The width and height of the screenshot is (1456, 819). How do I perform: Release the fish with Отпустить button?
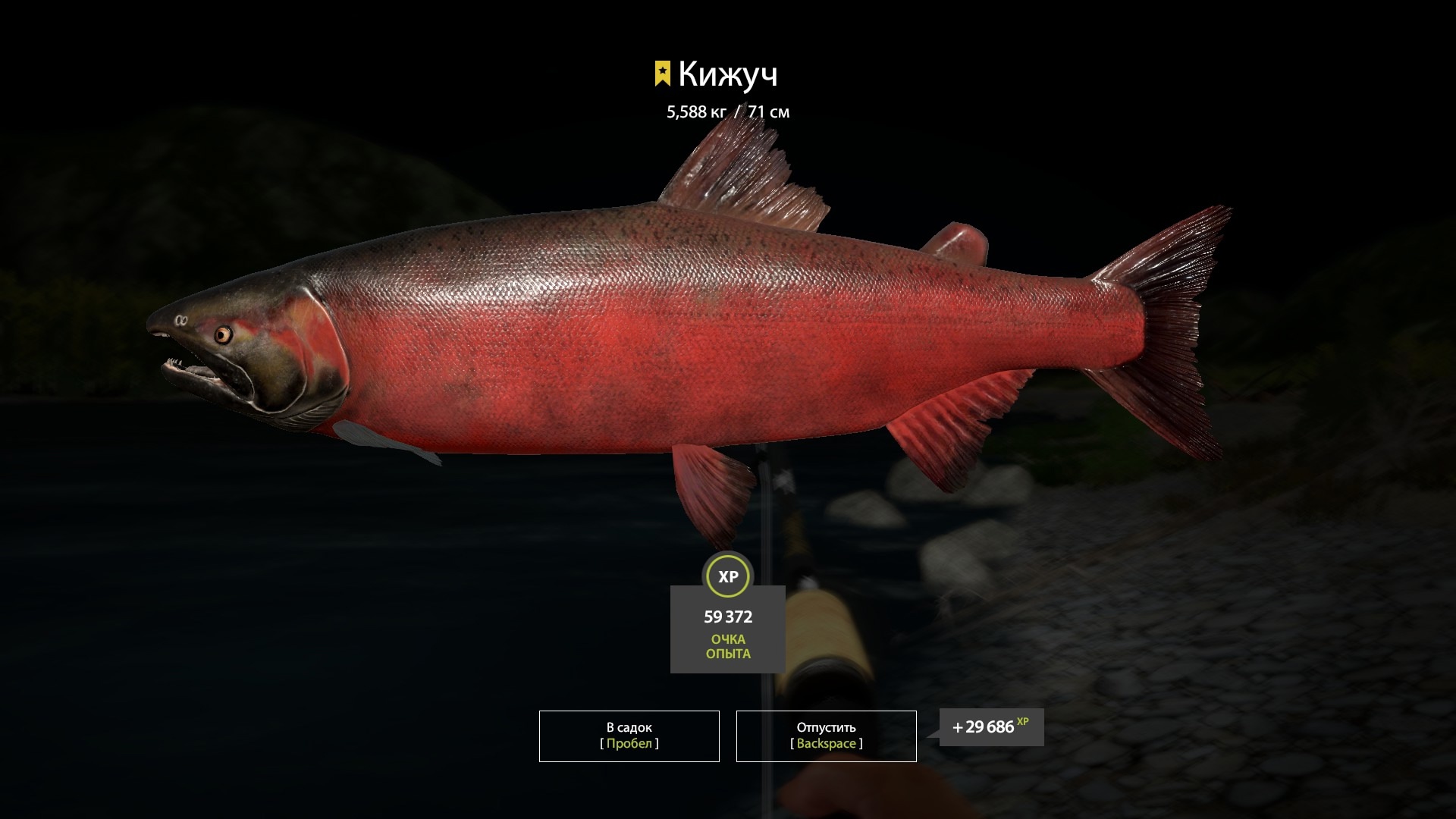(x=826, y=736)
